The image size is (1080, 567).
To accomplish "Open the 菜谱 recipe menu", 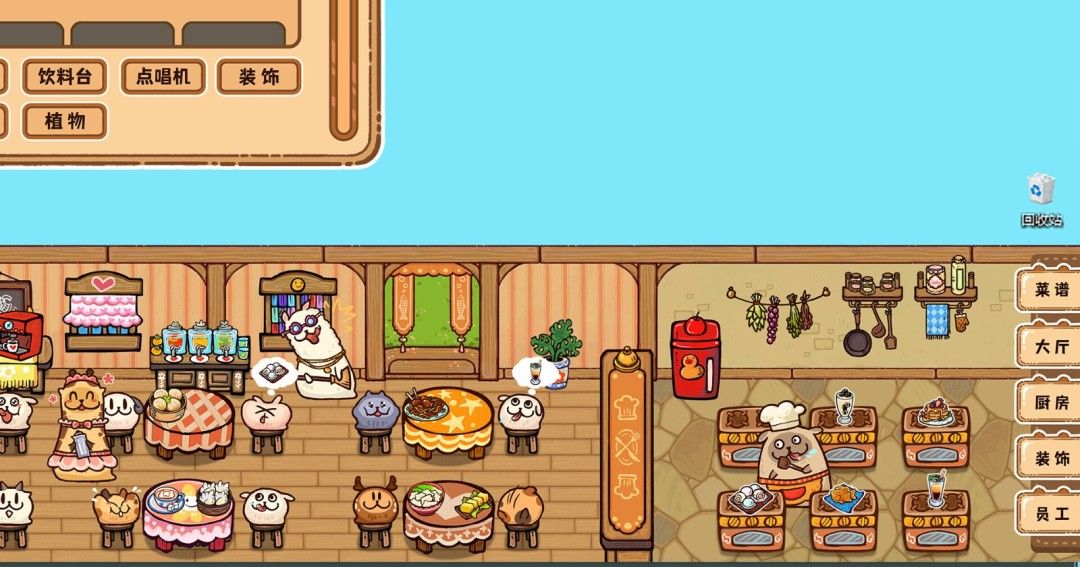I will point(1051,291).
